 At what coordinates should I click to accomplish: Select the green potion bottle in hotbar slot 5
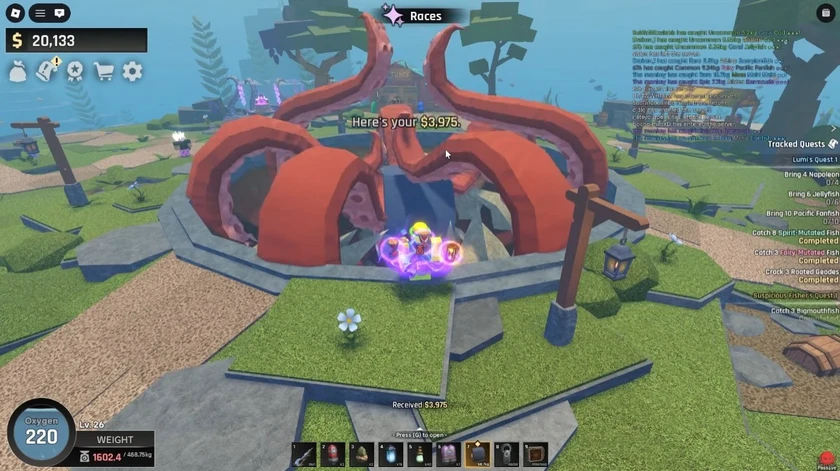[x=420, y=455]
